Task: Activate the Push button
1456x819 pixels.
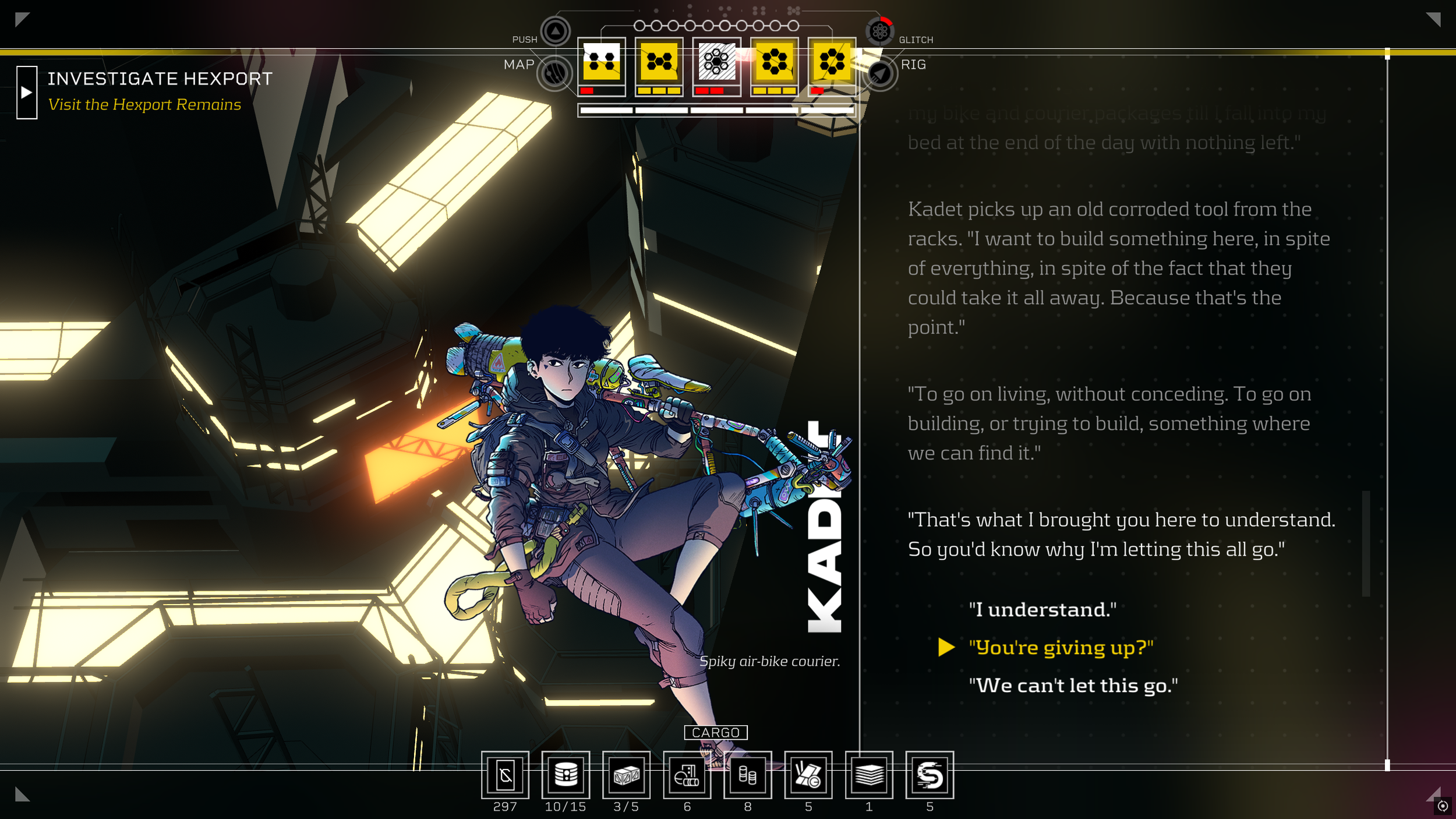Action: pos(555,31)
